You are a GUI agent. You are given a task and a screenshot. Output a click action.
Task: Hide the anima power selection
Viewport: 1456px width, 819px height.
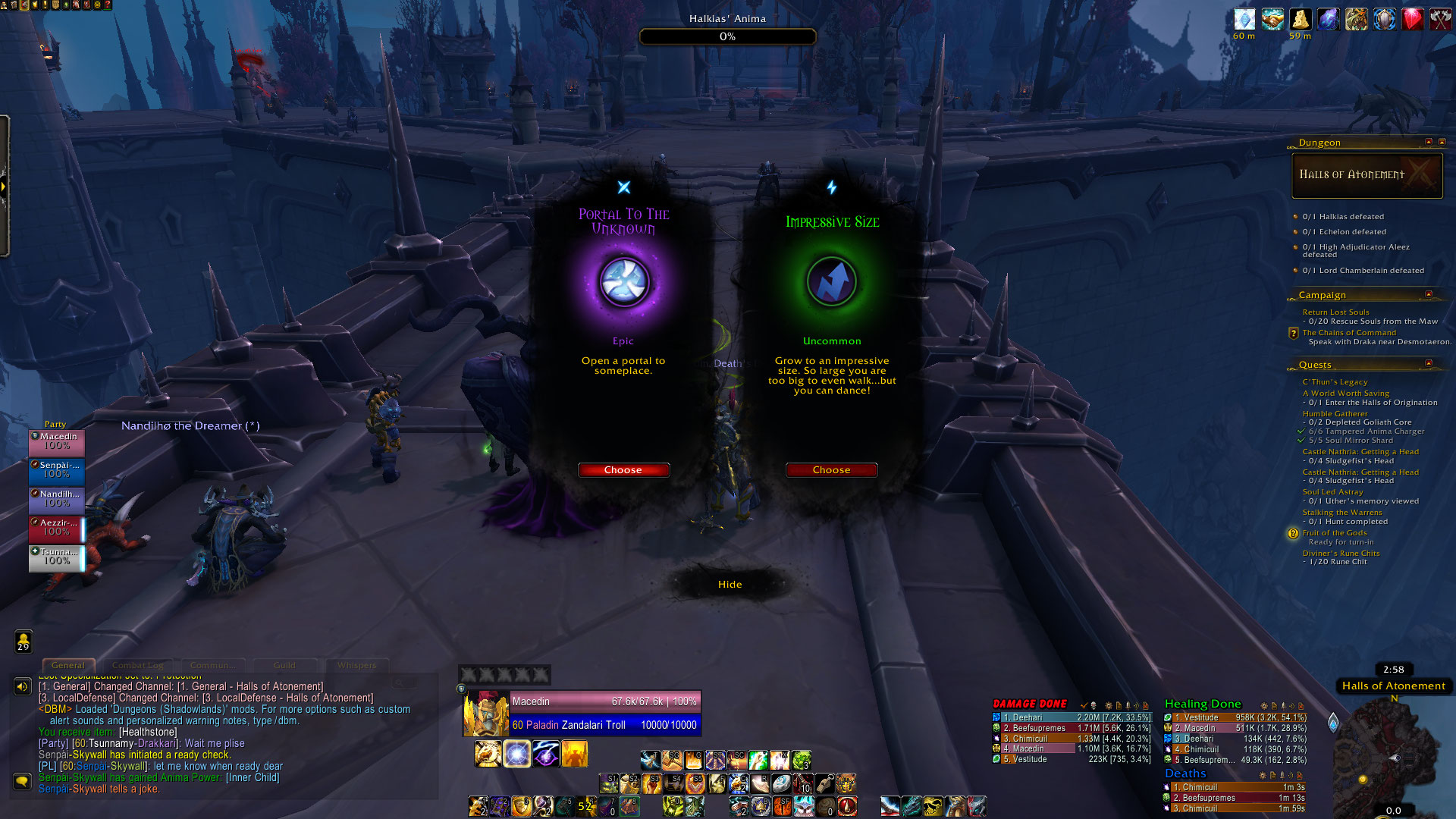pyautogui.click(x=730, y=585)
